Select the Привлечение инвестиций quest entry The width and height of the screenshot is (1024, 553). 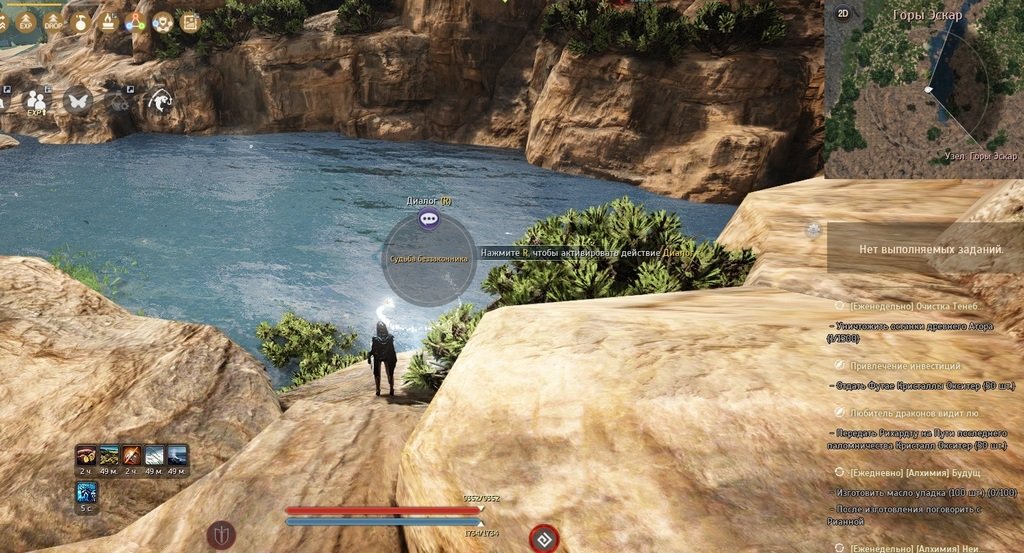904,366
